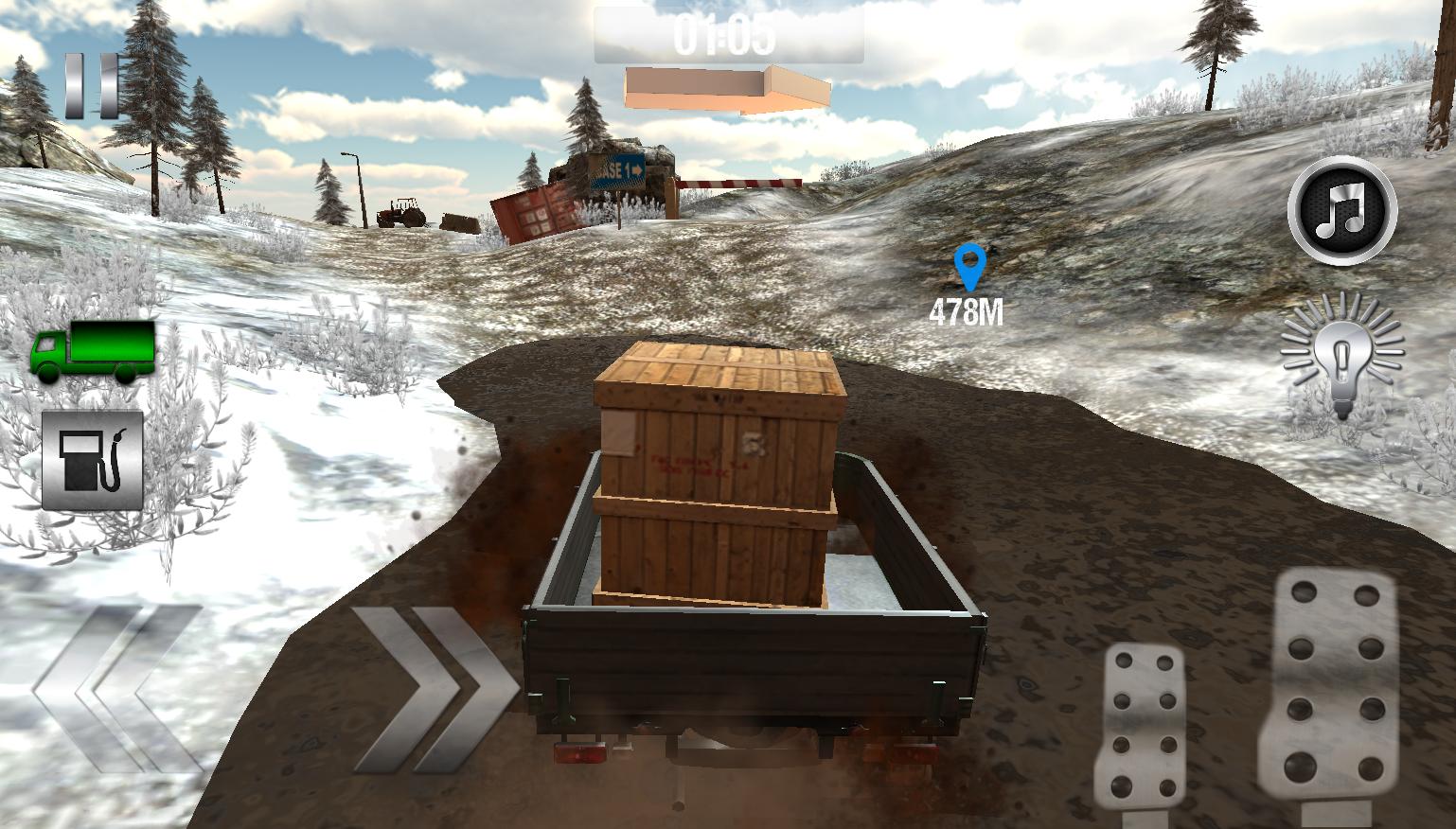
Task: Tap the 478M distance label
Action: [967, 310]
